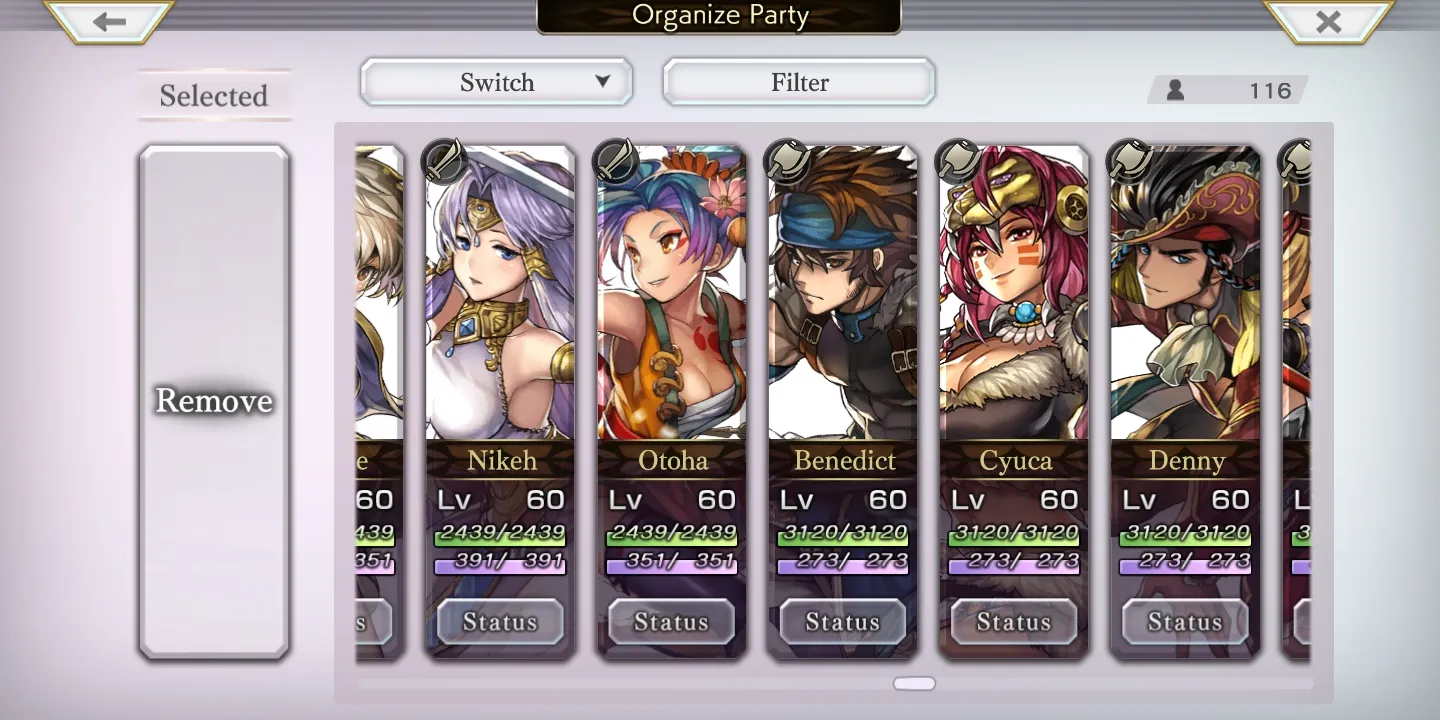Choose Denny's character card

1185,300
